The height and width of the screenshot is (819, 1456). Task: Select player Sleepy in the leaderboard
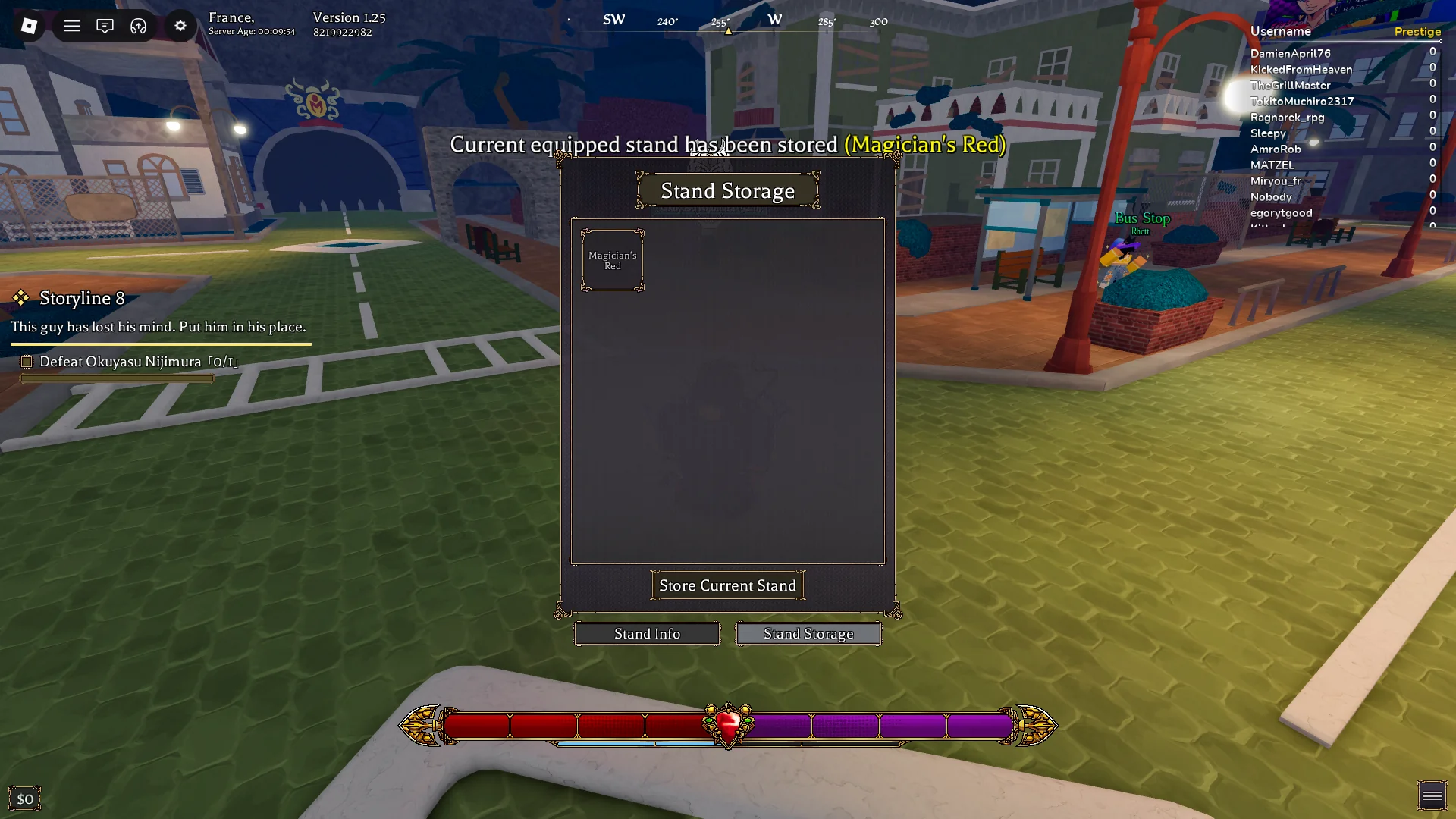[1267, 133]
